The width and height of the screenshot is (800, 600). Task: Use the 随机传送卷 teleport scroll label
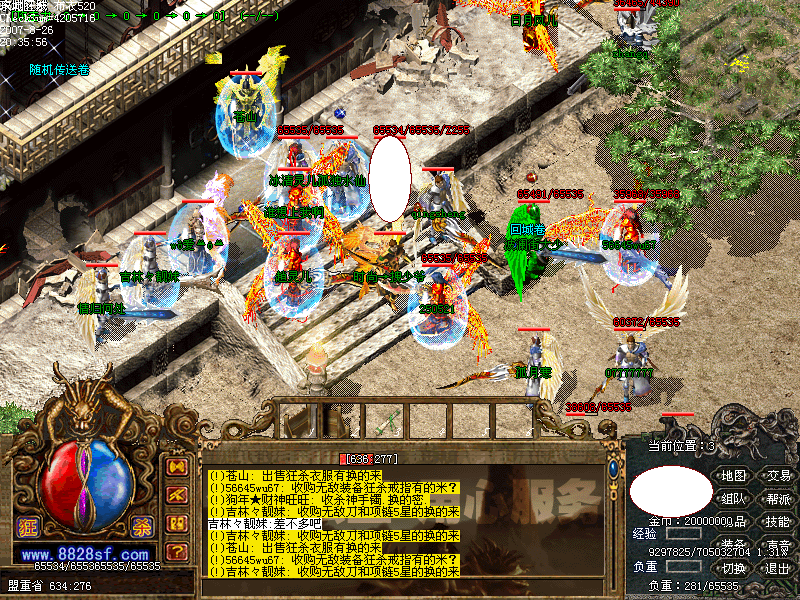tap(59, 70)
